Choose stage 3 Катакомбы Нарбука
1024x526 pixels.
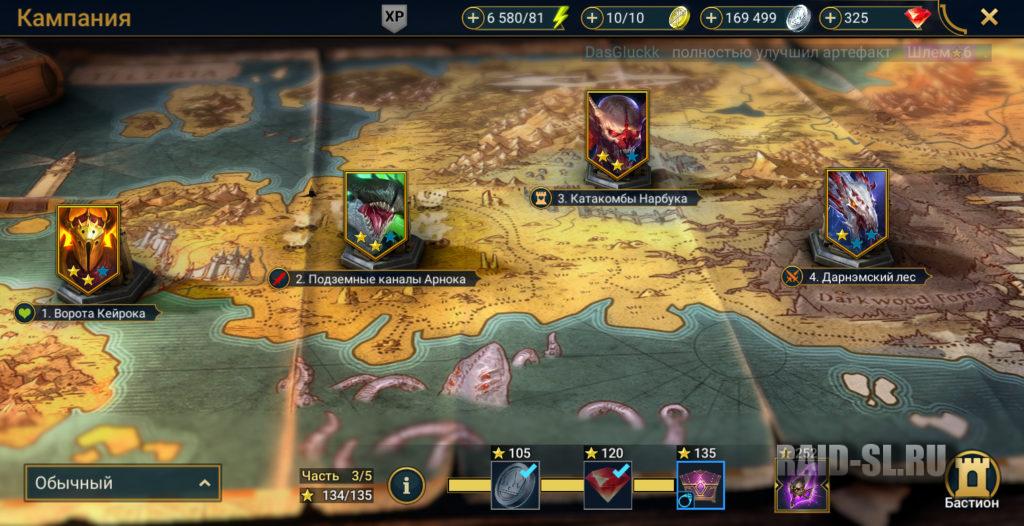[617, 134]
